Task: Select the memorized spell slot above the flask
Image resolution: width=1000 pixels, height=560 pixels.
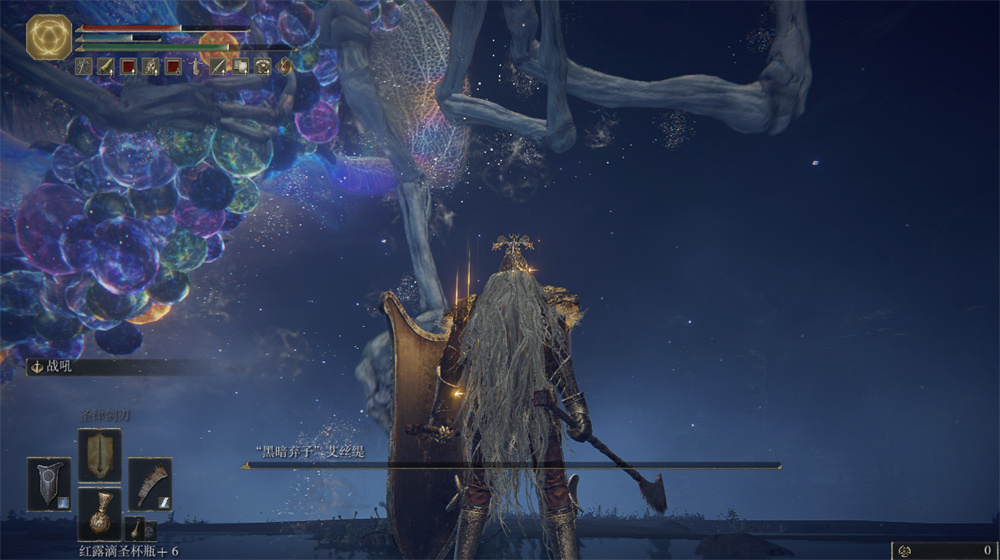Action: click(99, 455)
